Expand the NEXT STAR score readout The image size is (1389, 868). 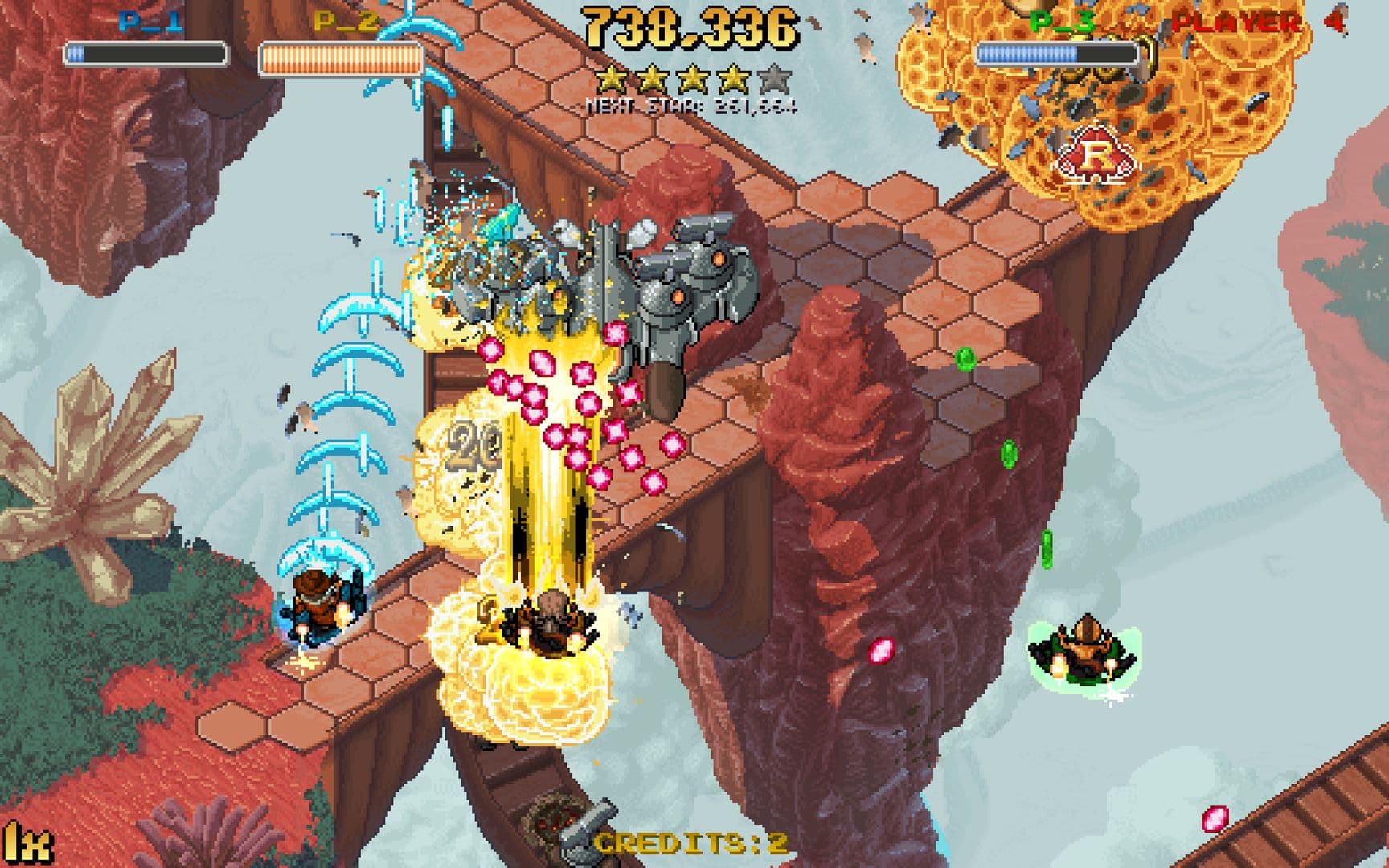[691, 103]
